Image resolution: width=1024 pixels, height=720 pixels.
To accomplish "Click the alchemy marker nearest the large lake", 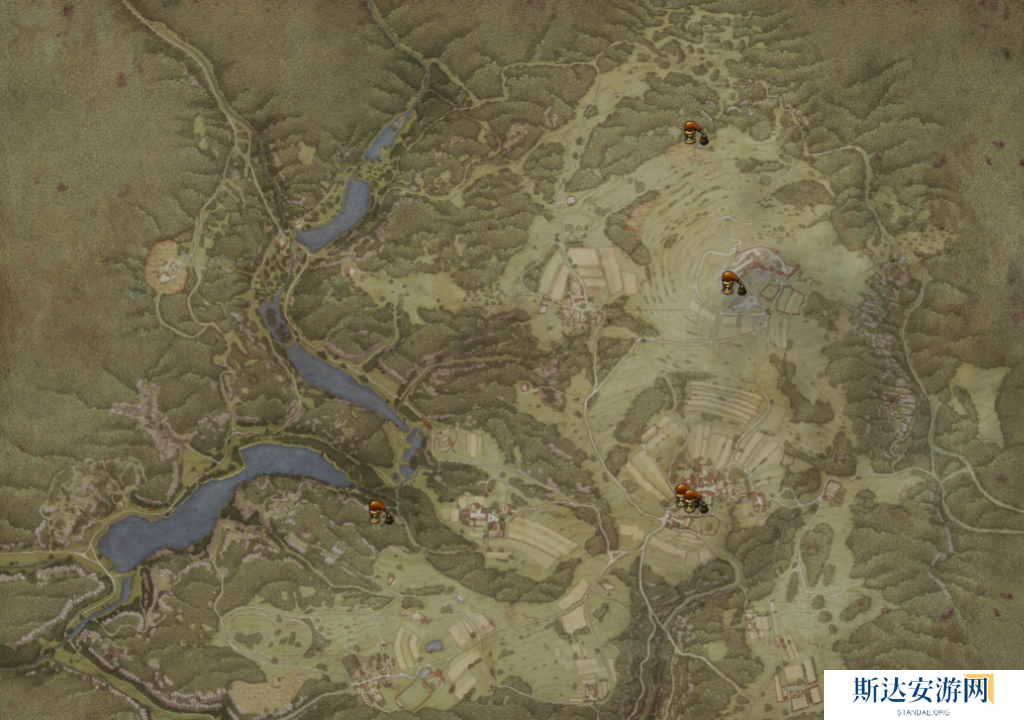I will click(x=378, y=514).
